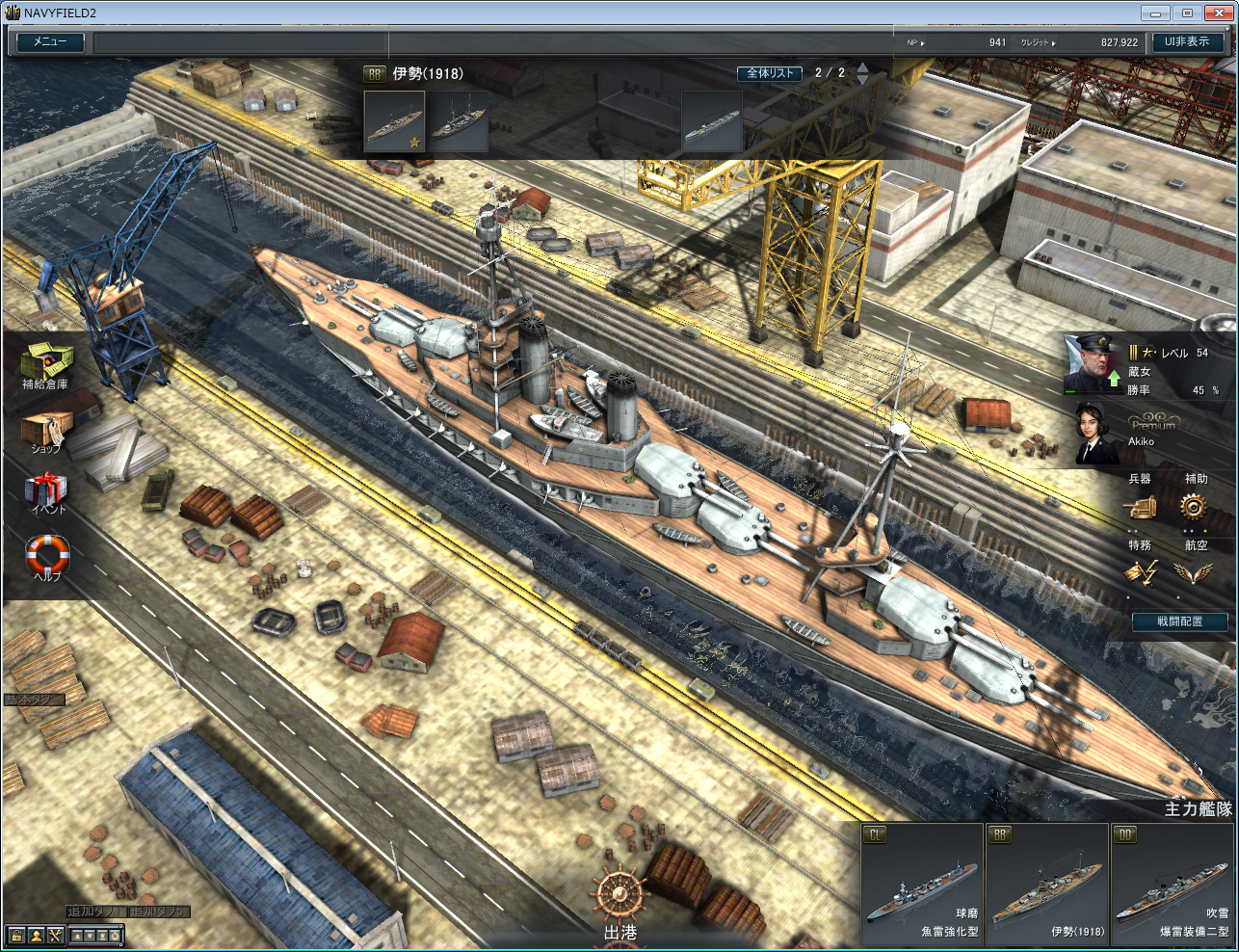Open the ヘルプ lifebuoy help icon
This screenshot has width=1239, height=952.
47,556
